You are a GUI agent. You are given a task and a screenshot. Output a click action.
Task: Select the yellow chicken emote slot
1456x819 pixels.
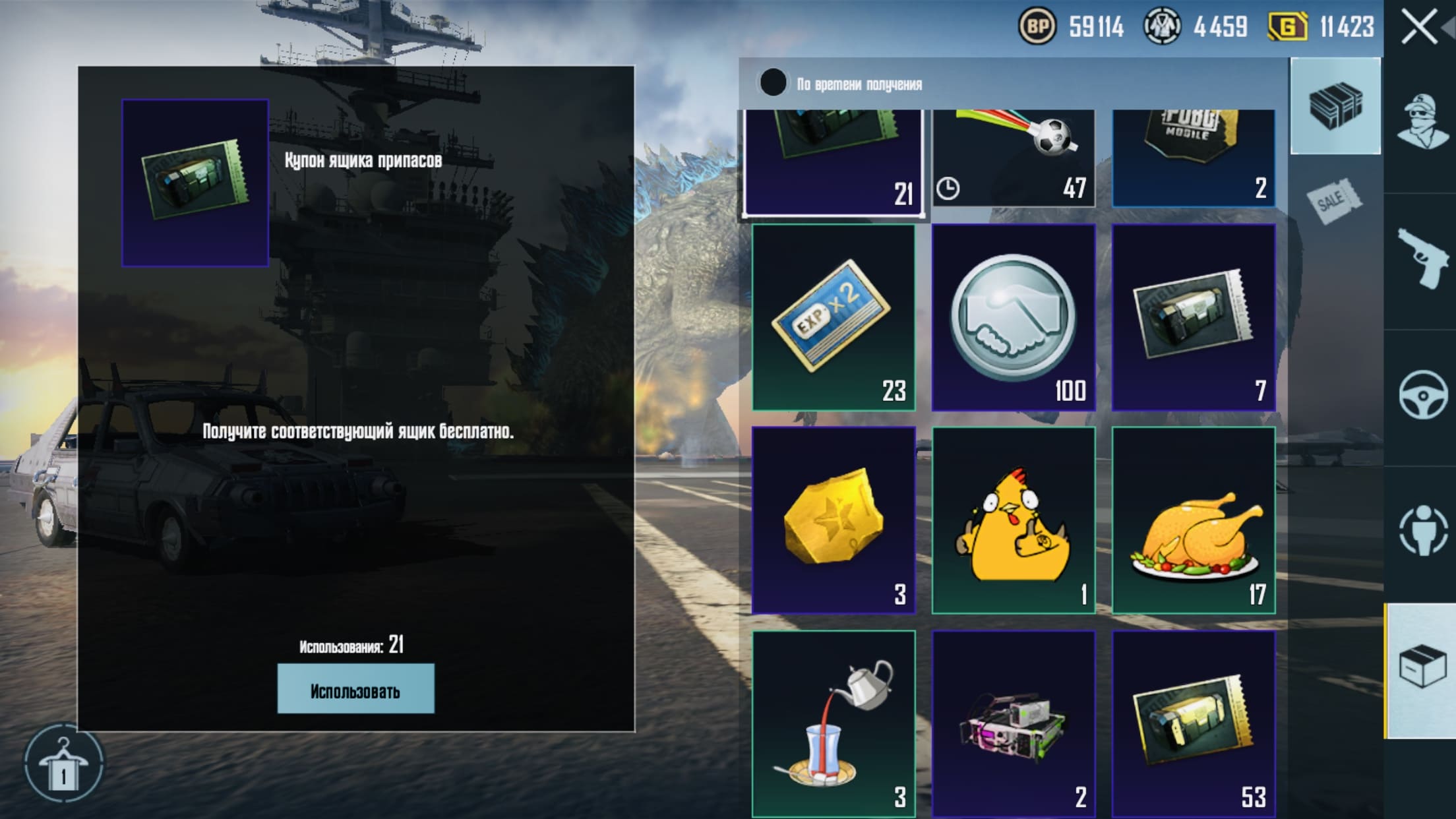click(1014, 520)
